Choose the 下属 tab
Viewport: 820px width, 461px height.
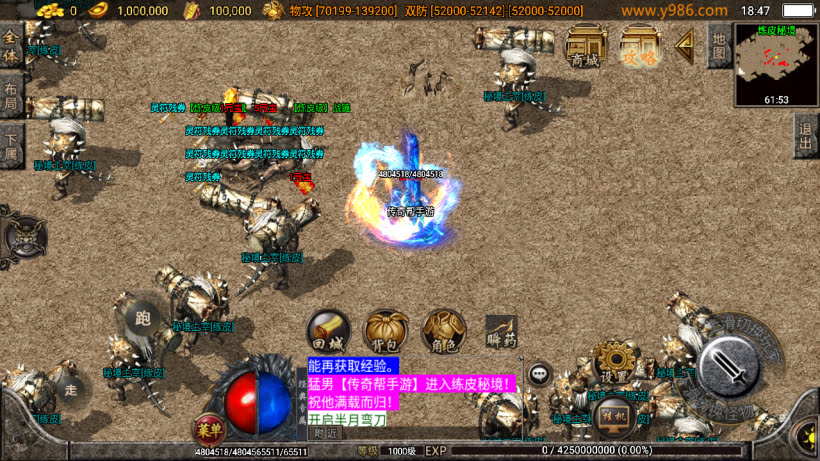pyautogui.click(x=11, y=145)
